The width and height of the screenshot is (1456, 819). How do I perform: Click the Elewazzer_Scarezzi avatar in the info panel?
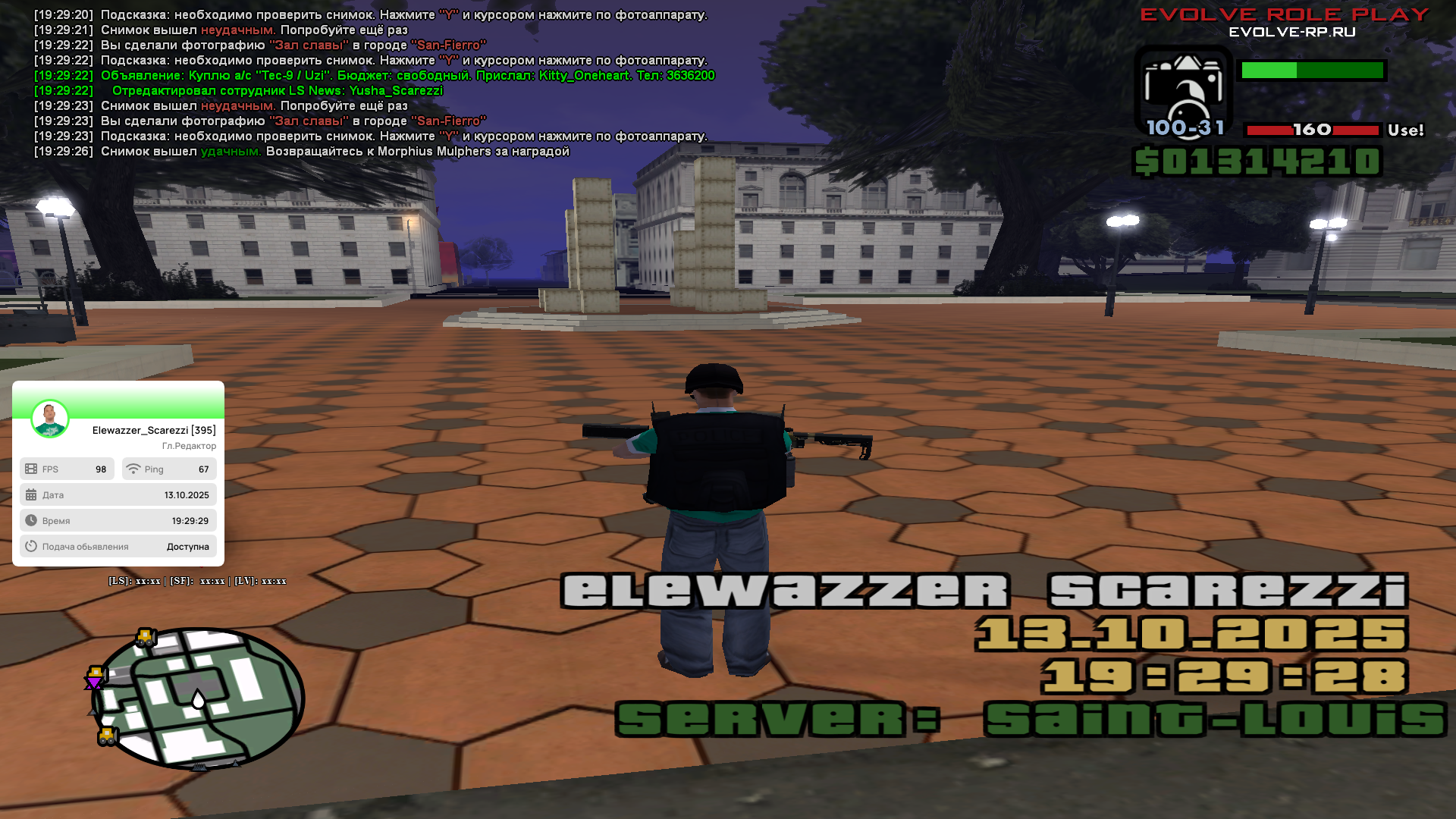[x=50, y=419]
